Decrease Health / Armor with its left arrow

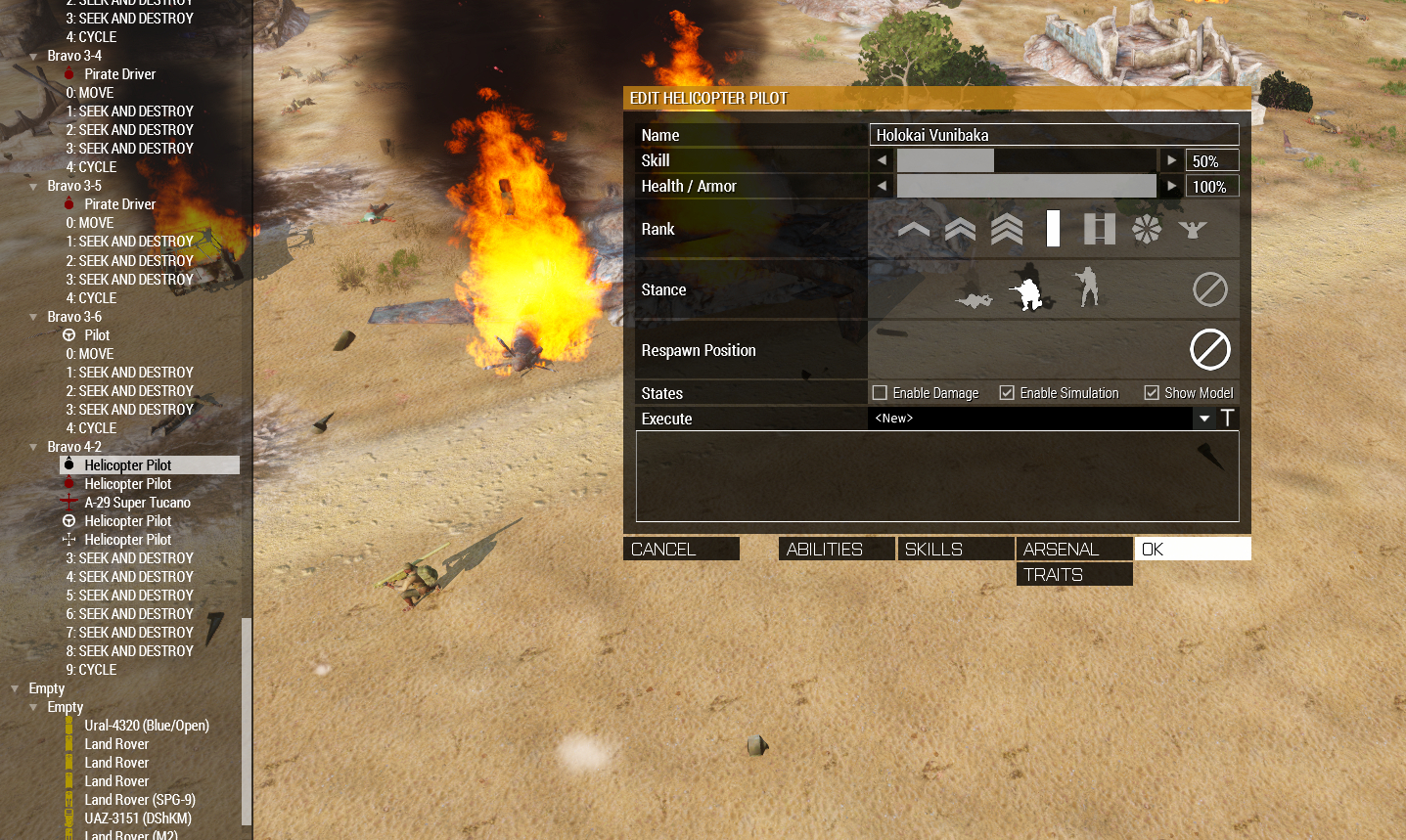click(x=882, y=186)
